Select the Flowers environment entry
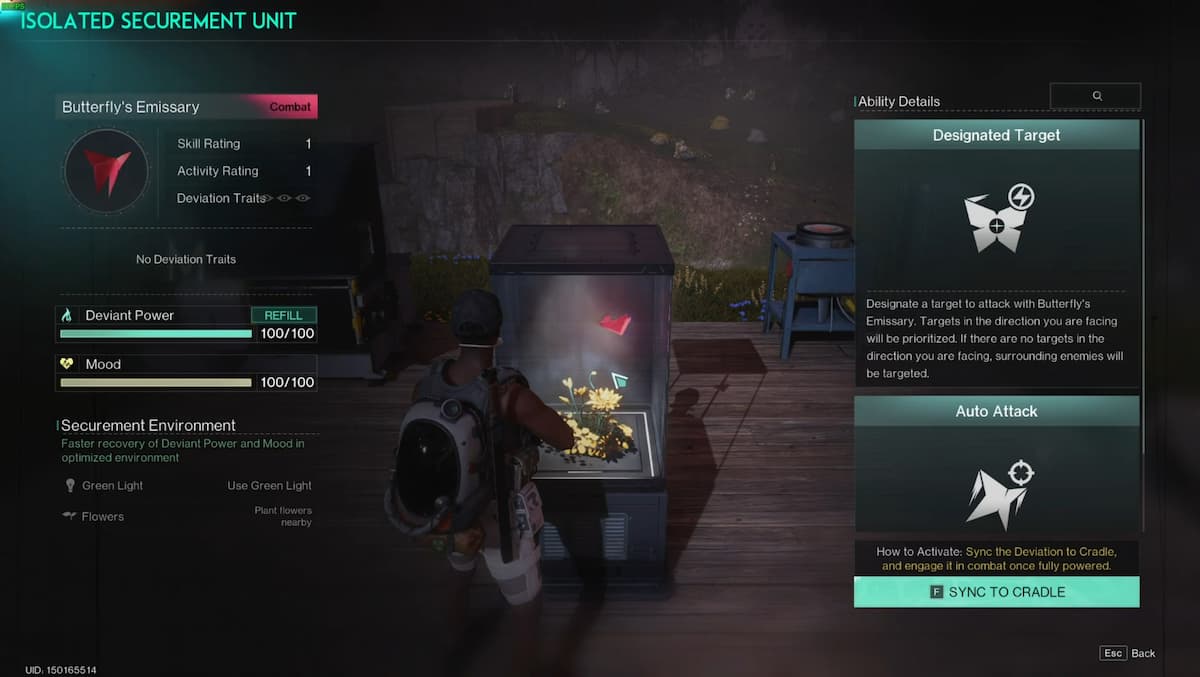 [102, 517]
